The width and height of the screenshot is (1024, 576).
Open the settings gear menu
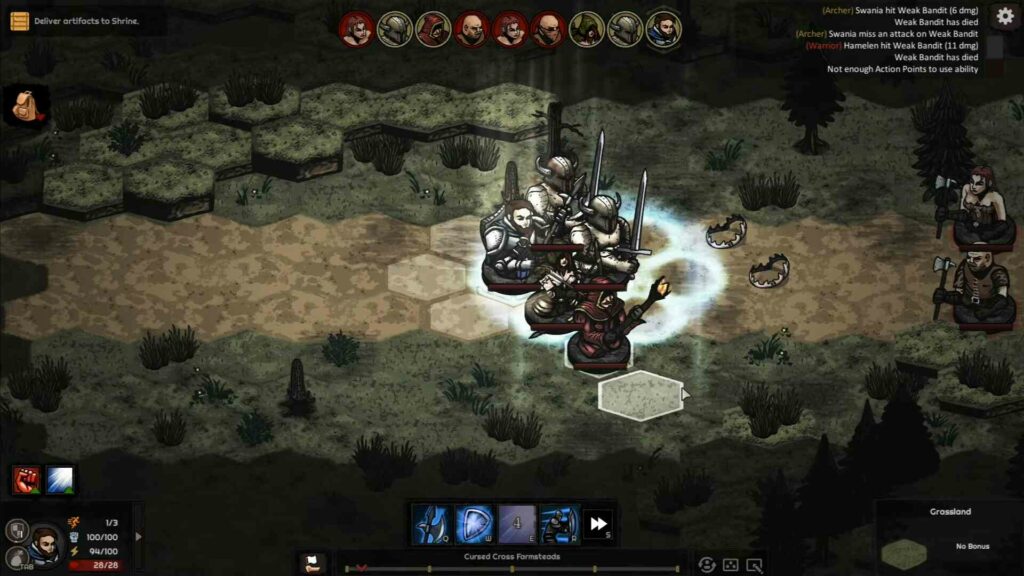coord(1005,16)
